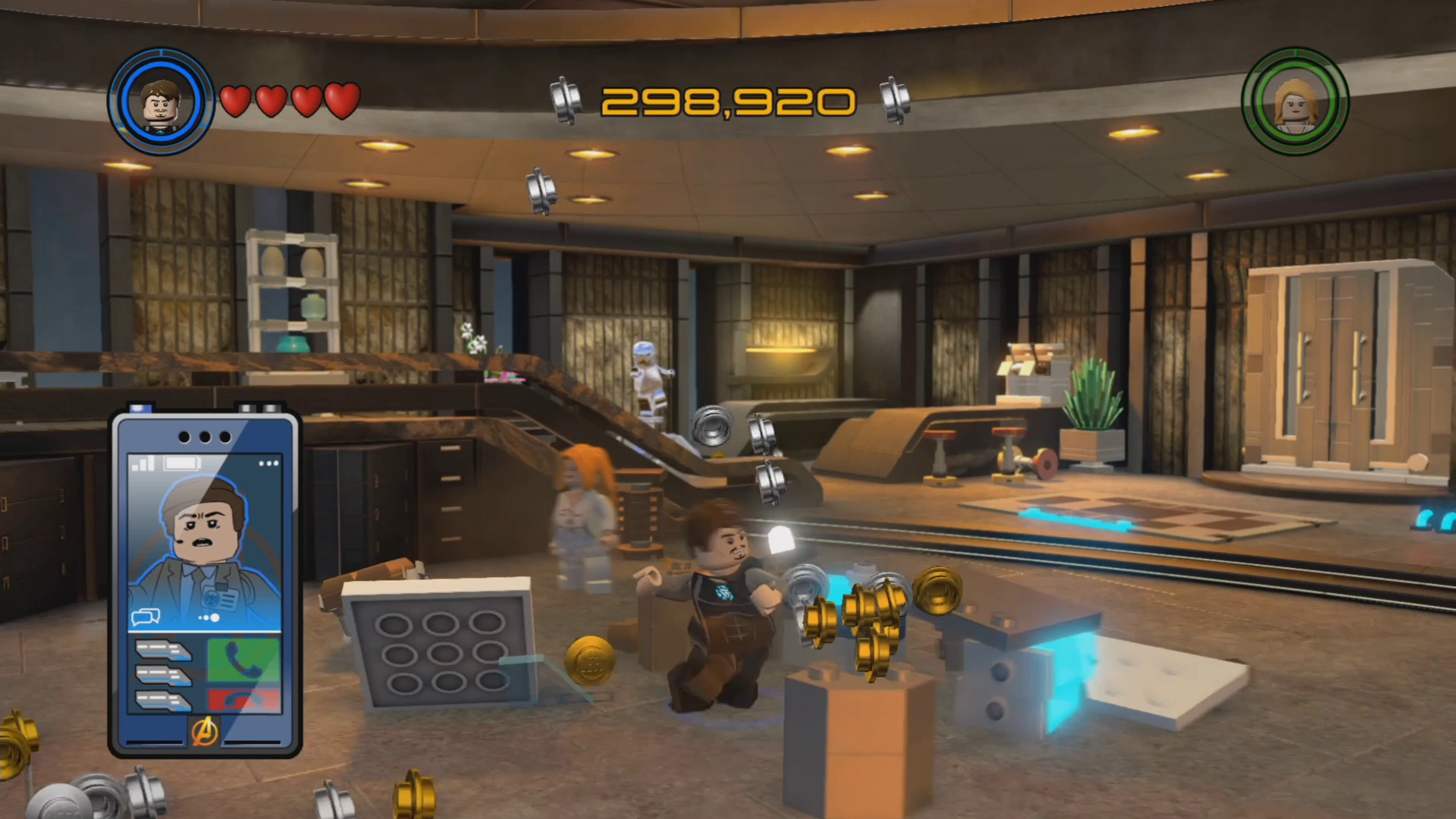
Task: Tap the Avengers logo on the phone
Action: coord(205,732)
